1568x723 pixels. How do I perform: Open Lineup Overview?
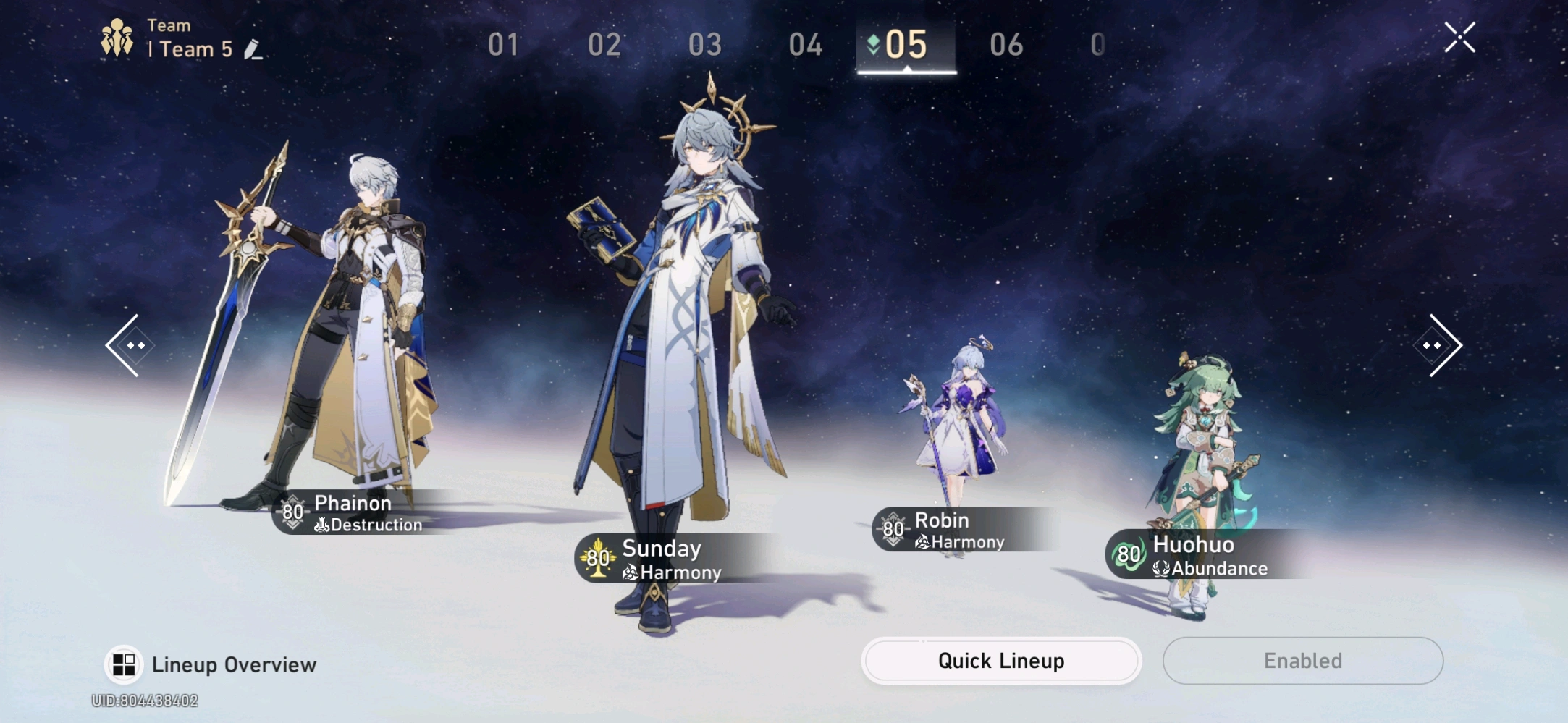point(211,664)
